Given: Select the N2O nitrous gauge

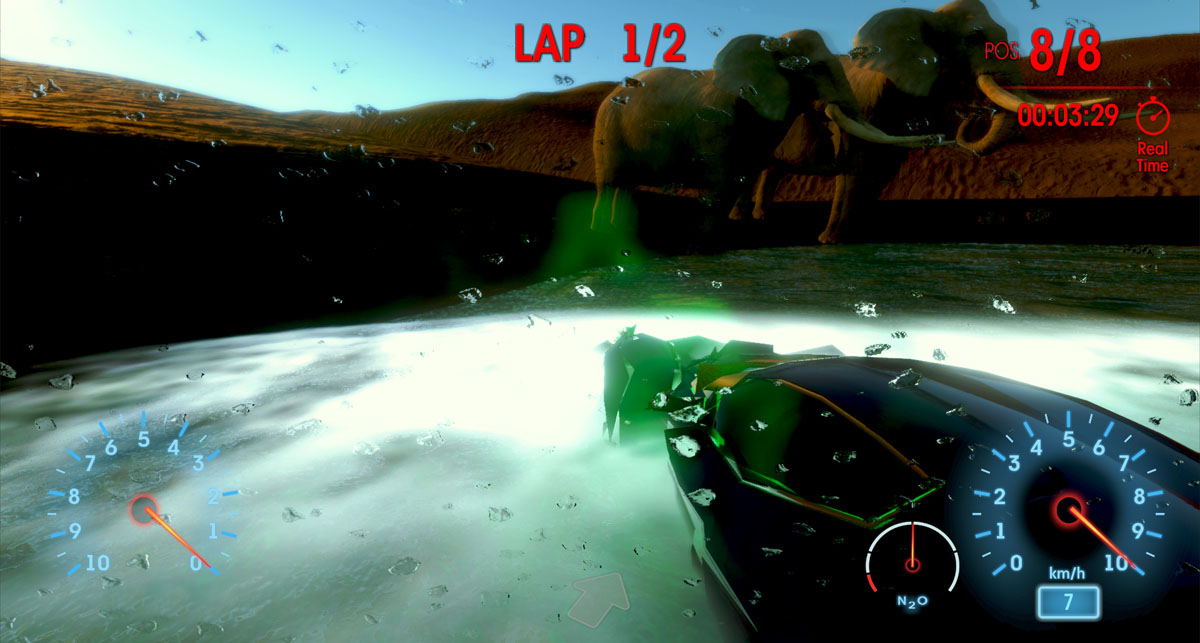Looking at the screenshot, I should pos(912,563).
